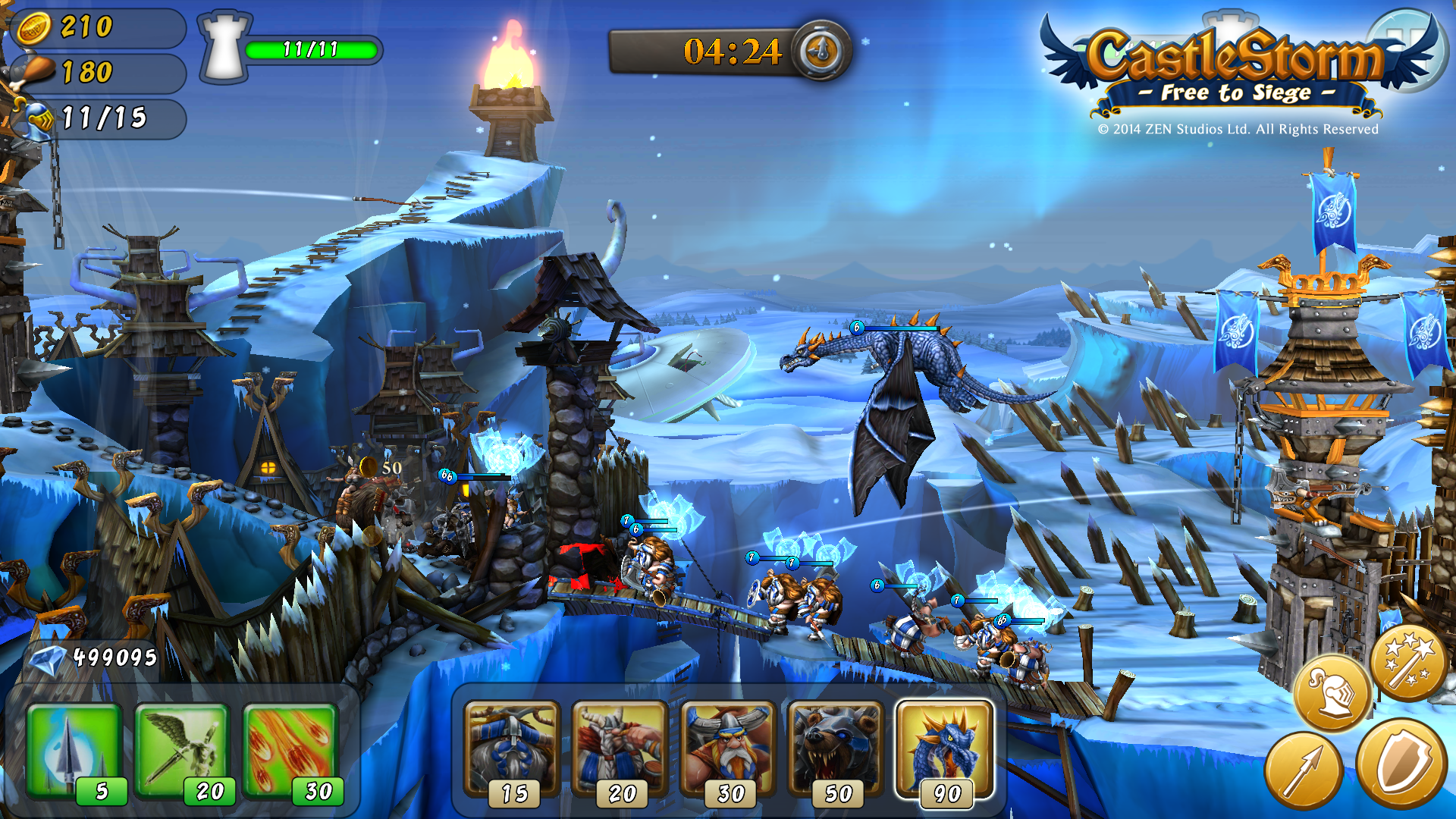
Task: Deploy the horned viking unit costing 20
Action: pyautogui.click(x=620, y=751)
